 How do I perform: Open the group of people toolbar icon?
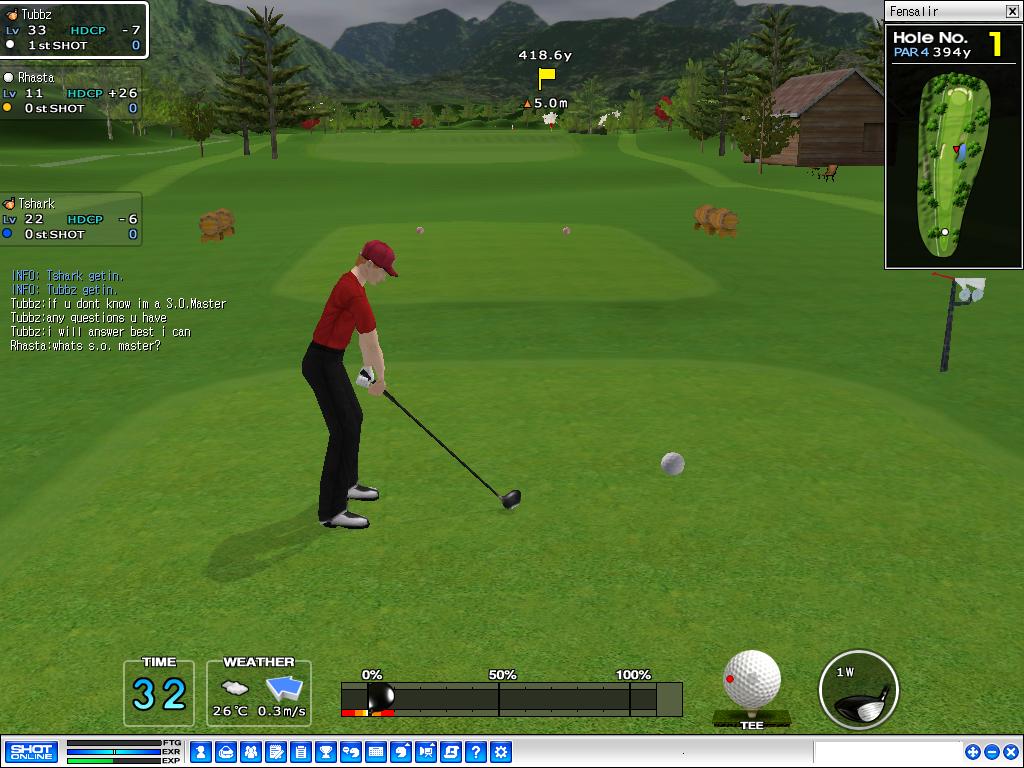(251, 752)
